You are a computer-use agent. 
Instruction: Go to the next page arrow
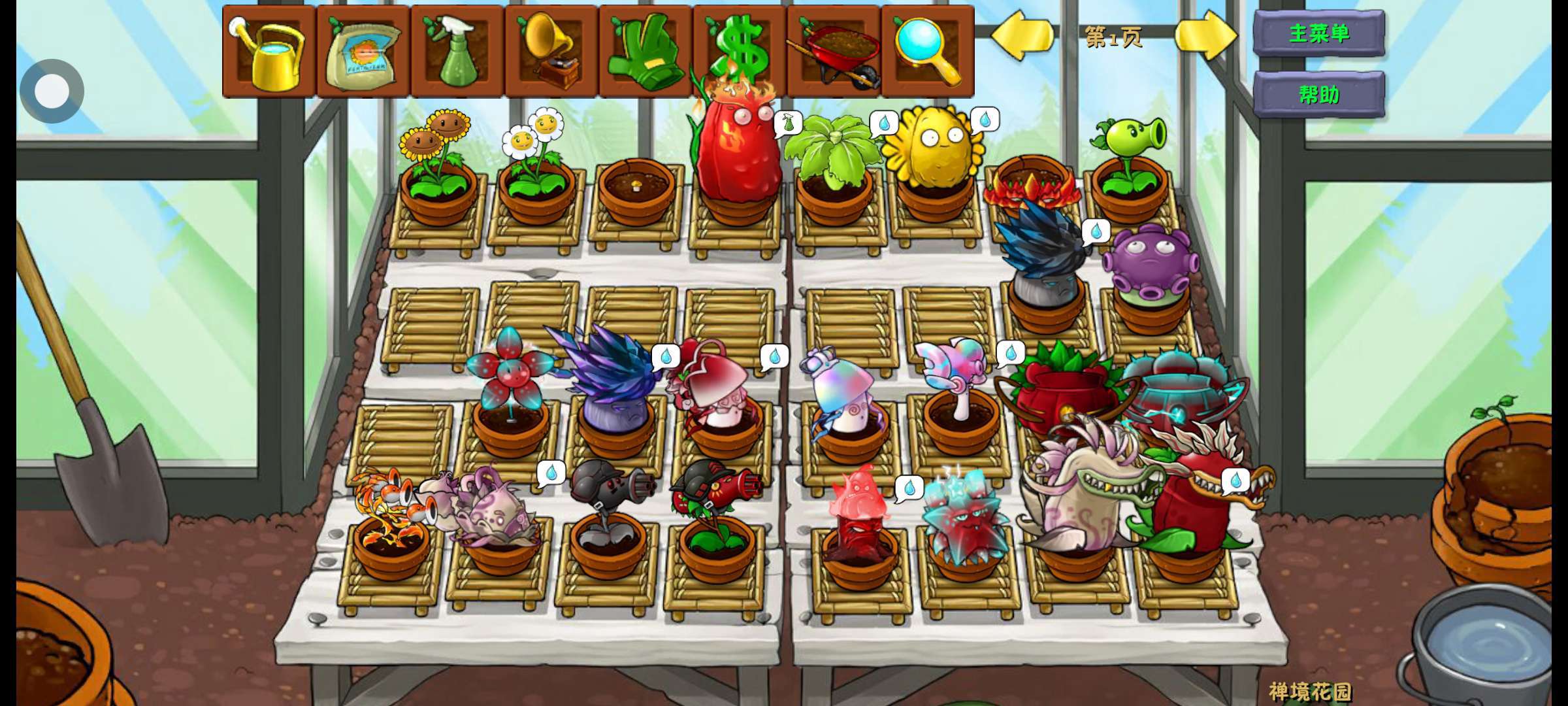1205,35
